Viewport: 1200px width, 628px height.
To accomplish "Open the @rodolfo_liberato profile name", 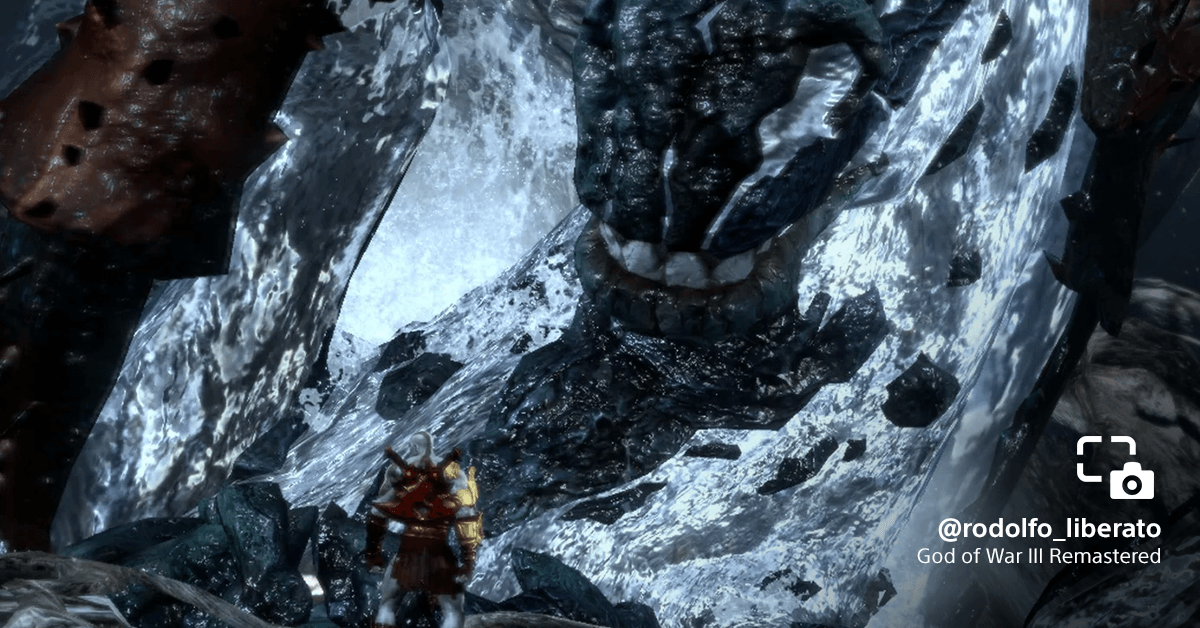I will point(1049,528).
